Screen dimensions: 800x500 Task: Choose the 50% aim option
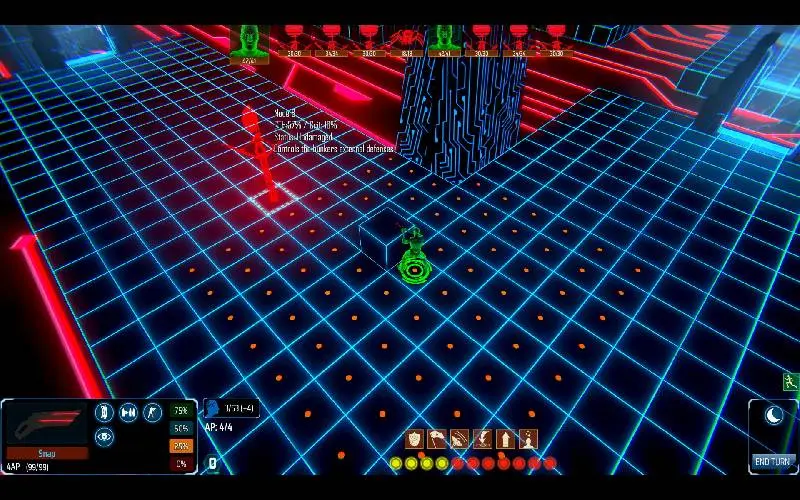tap(180, 428)
